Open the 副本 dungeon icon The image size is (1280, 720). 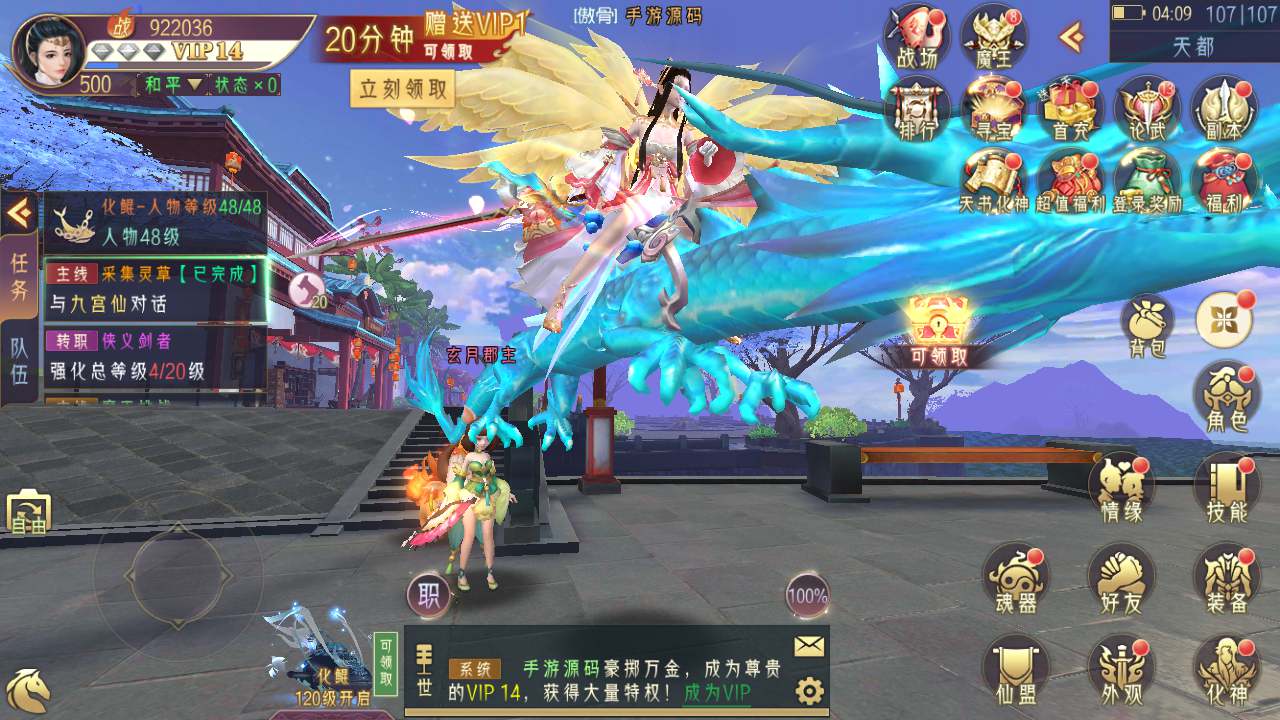(x=1223, y=108)
